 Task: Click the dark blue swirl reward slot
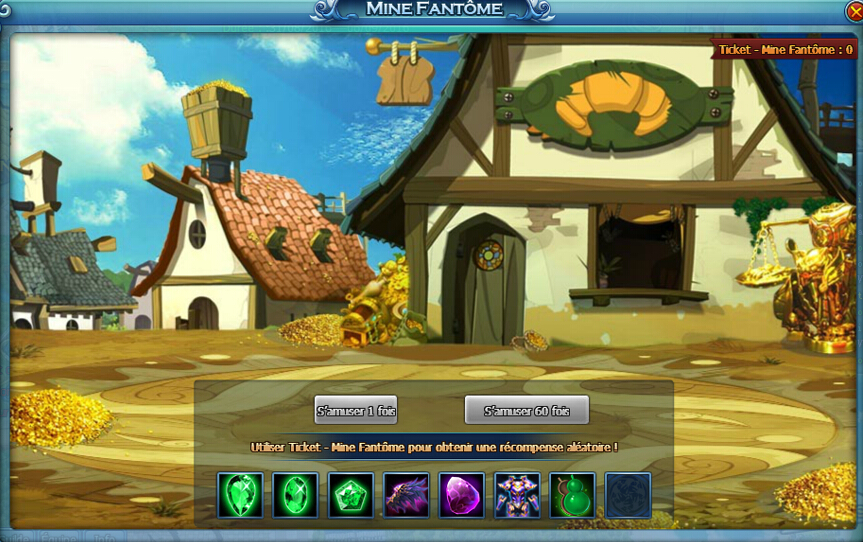[628, 495]
